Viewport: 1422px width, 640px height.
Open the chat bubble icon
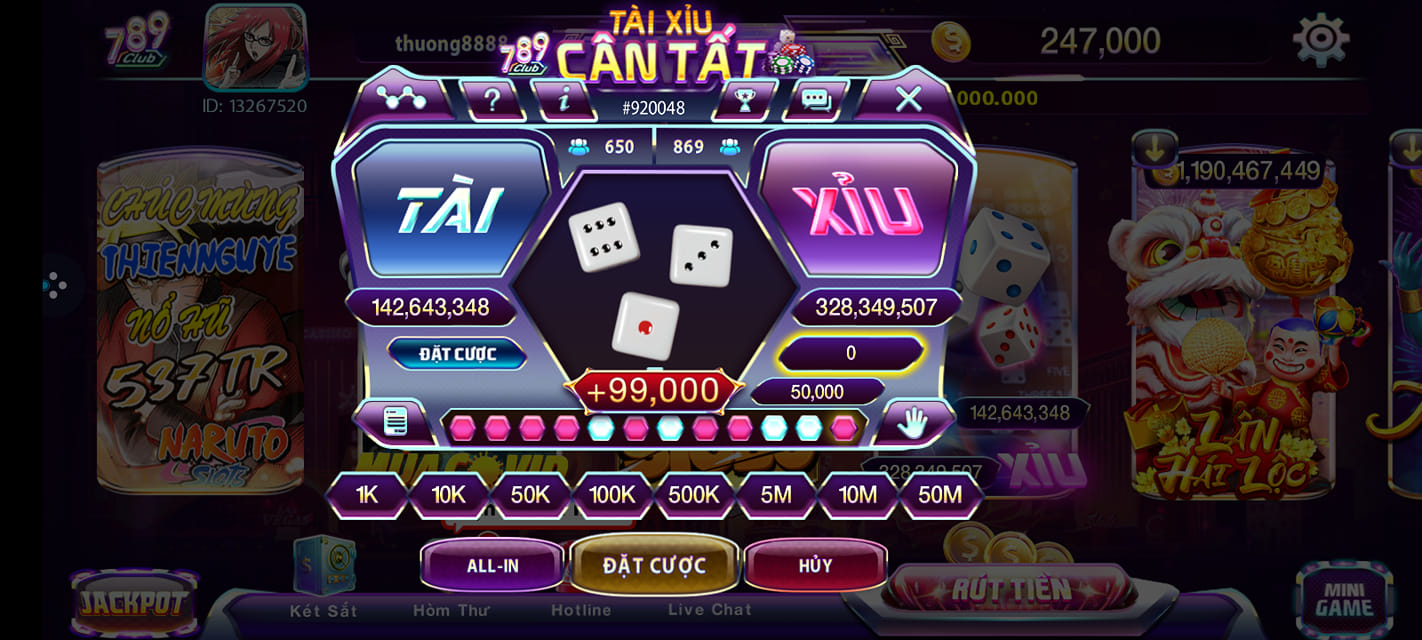(x=816, y=99)
